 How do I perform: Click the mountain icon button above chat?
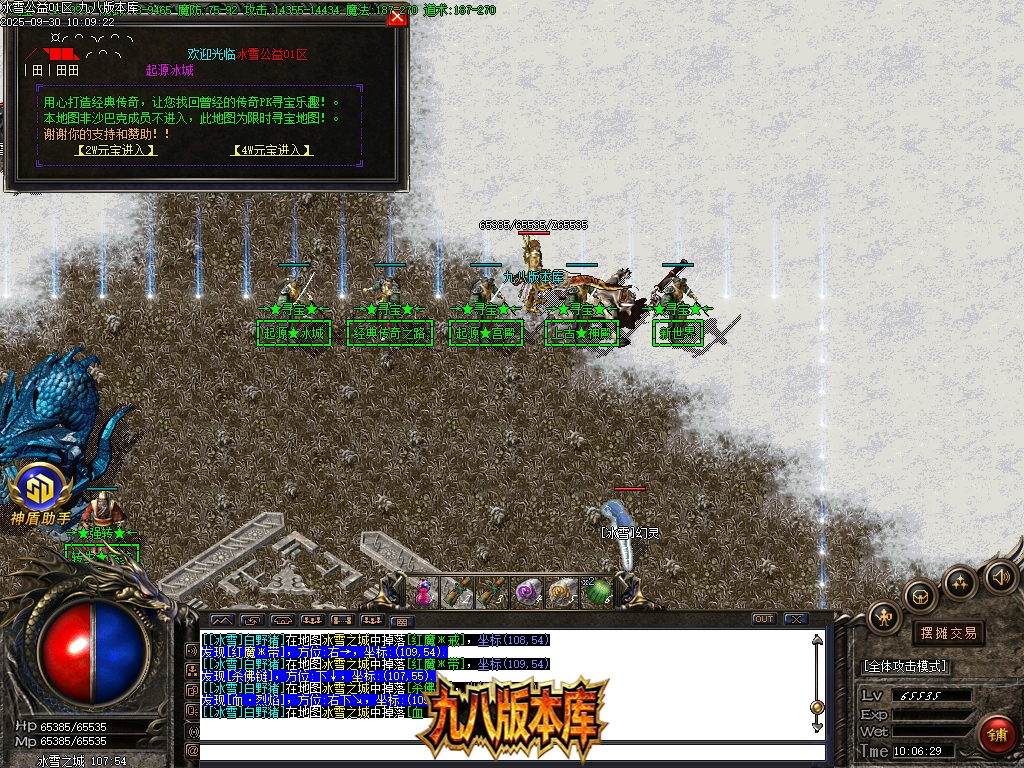point(221,620)
